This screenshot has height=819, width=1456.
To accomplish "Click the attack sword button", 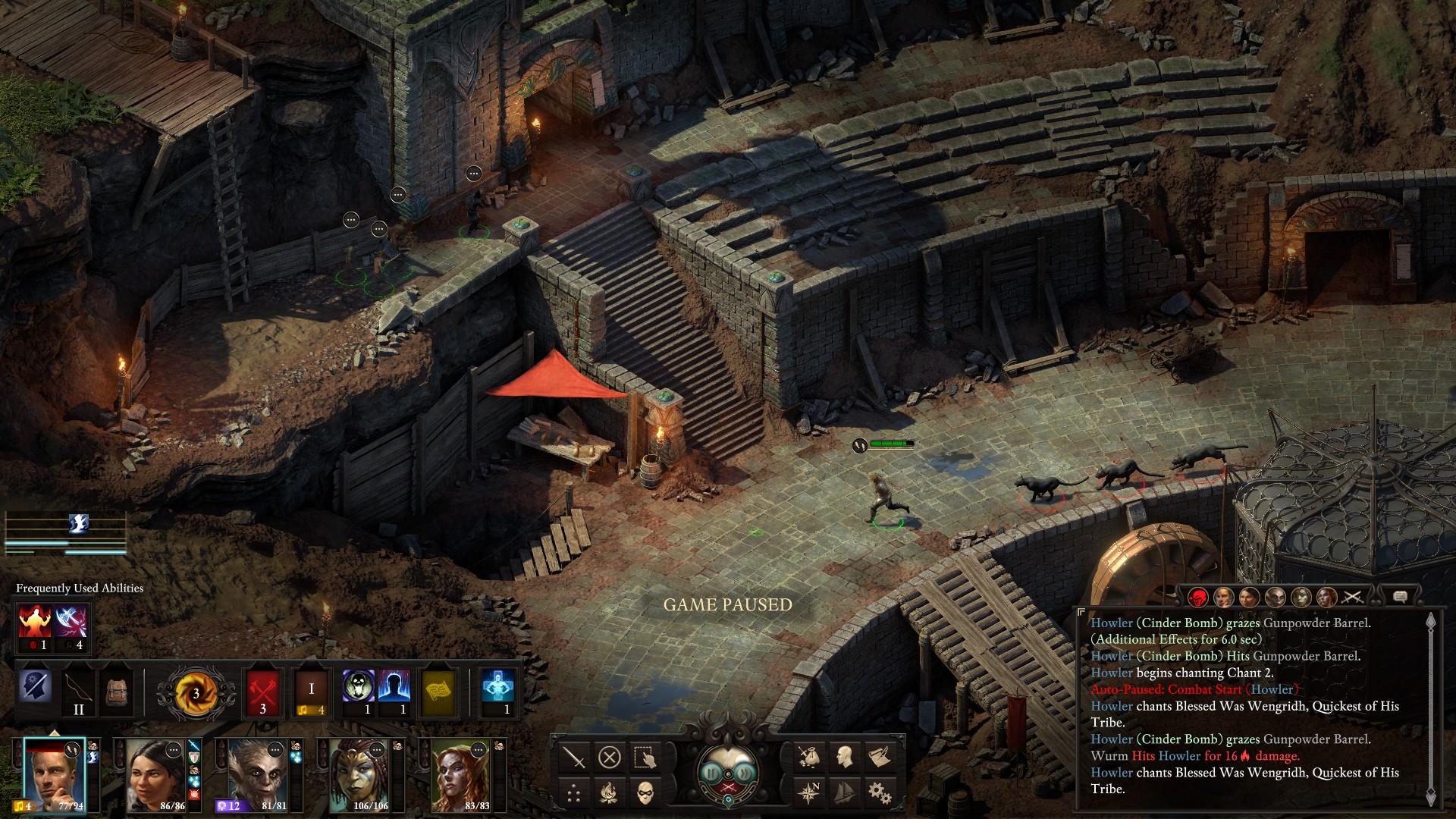I will [x=574, y=757].
